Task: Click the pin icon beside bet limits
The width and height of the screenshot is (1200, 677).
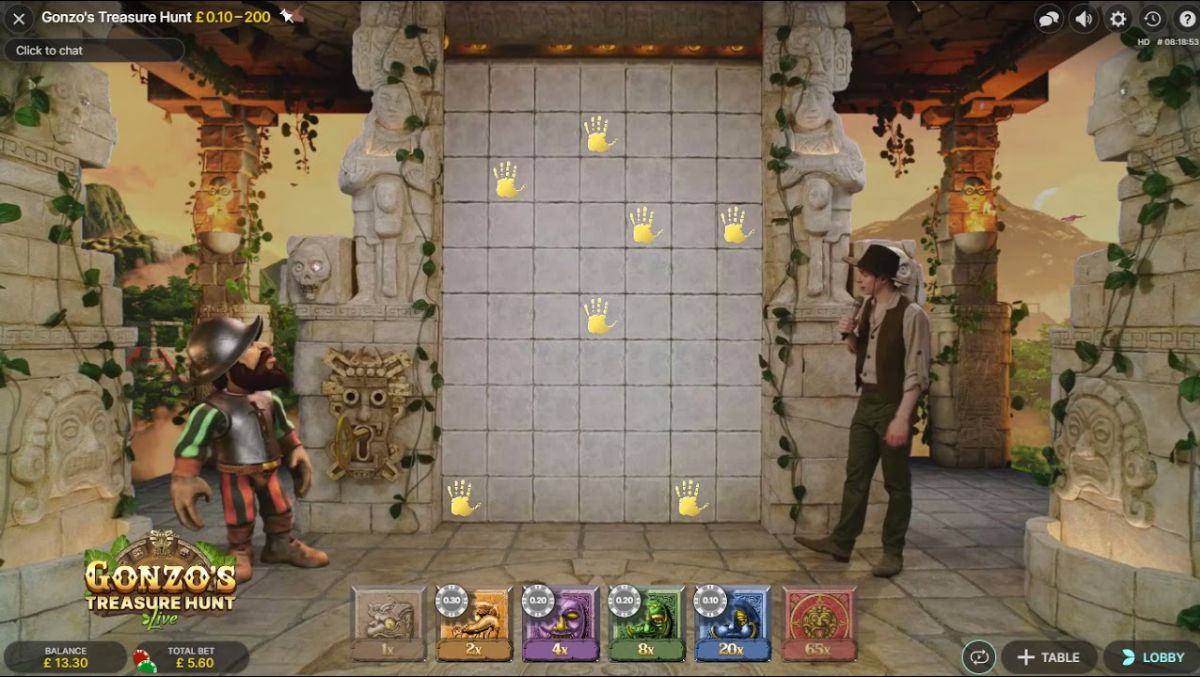Action: tap(287, 16)
